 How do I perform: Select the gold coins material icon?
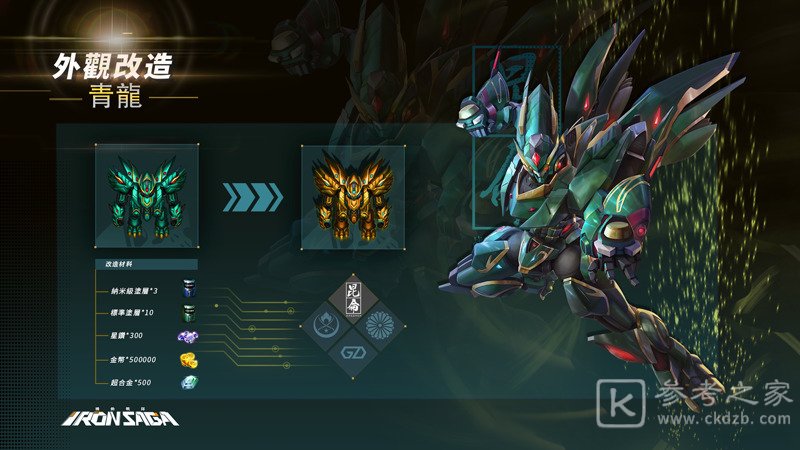188,360
